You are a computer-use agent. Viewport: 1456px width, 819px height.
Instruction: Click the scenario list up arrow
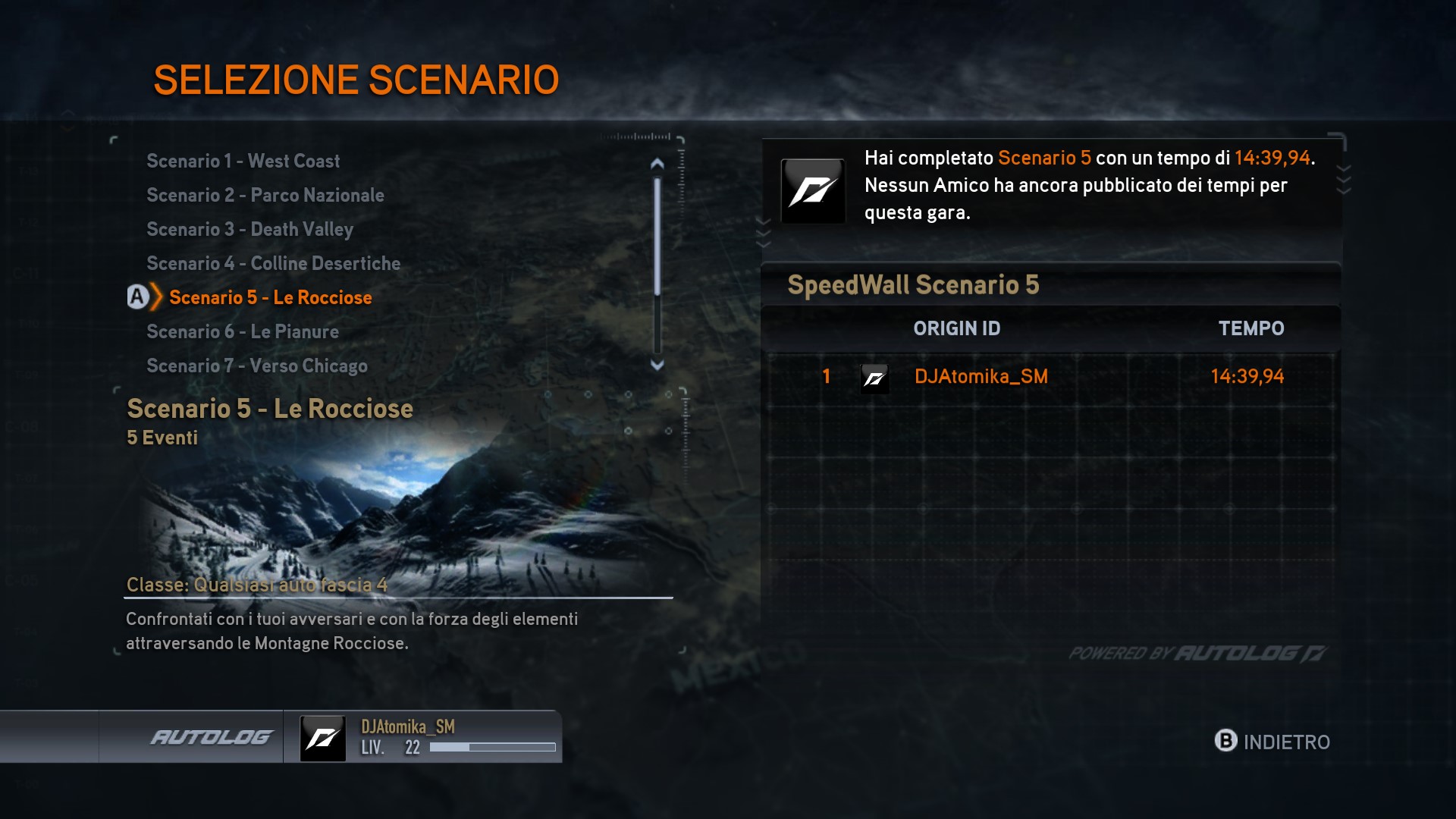click(x=657, y=163)
